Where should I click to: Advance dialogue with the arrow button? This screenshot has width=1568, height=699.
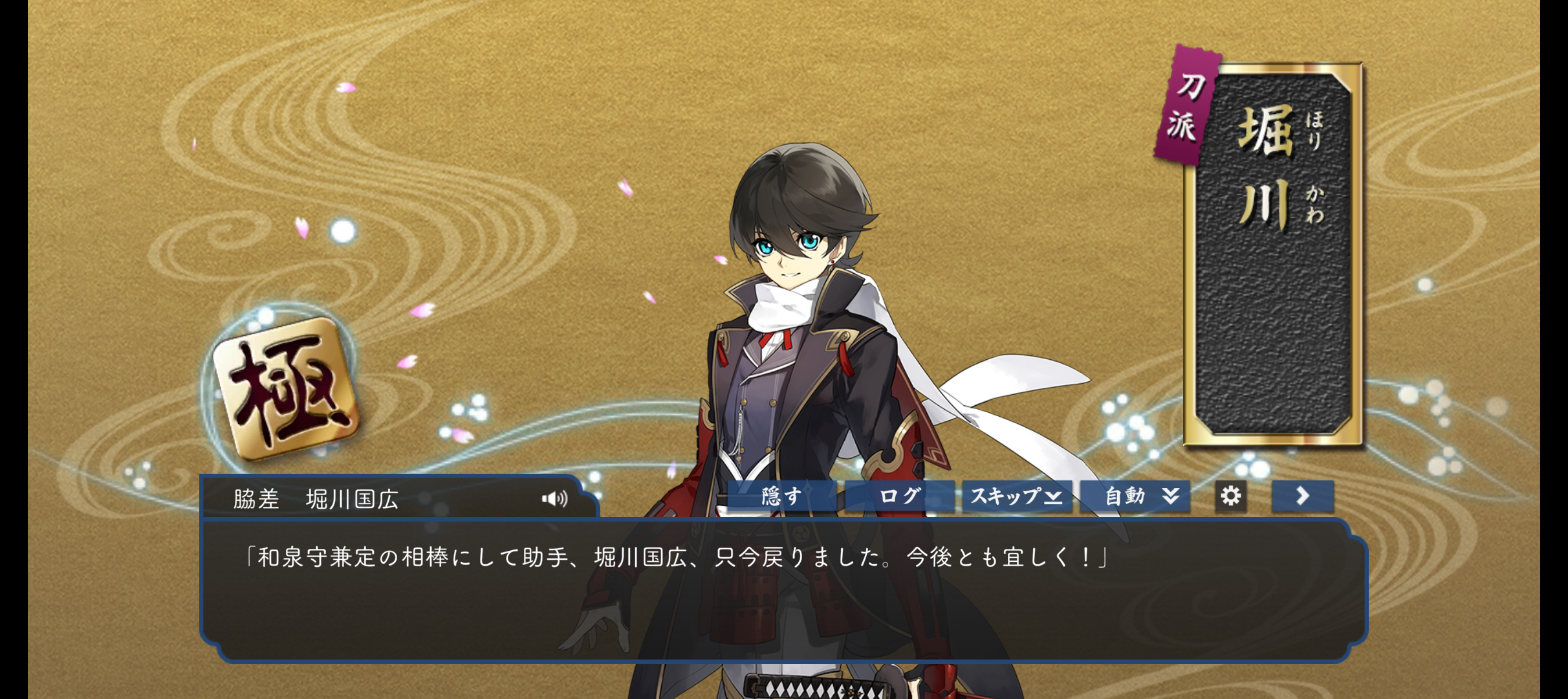coord(1302,496)
